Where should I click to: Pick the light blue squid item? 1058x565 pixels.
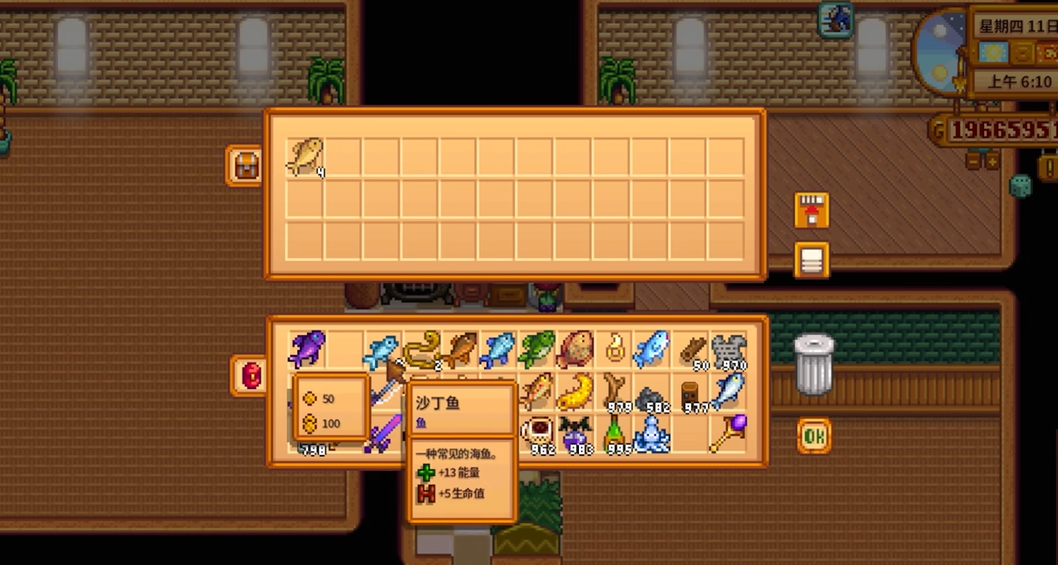pyautogui.click(x=652, y=434)
